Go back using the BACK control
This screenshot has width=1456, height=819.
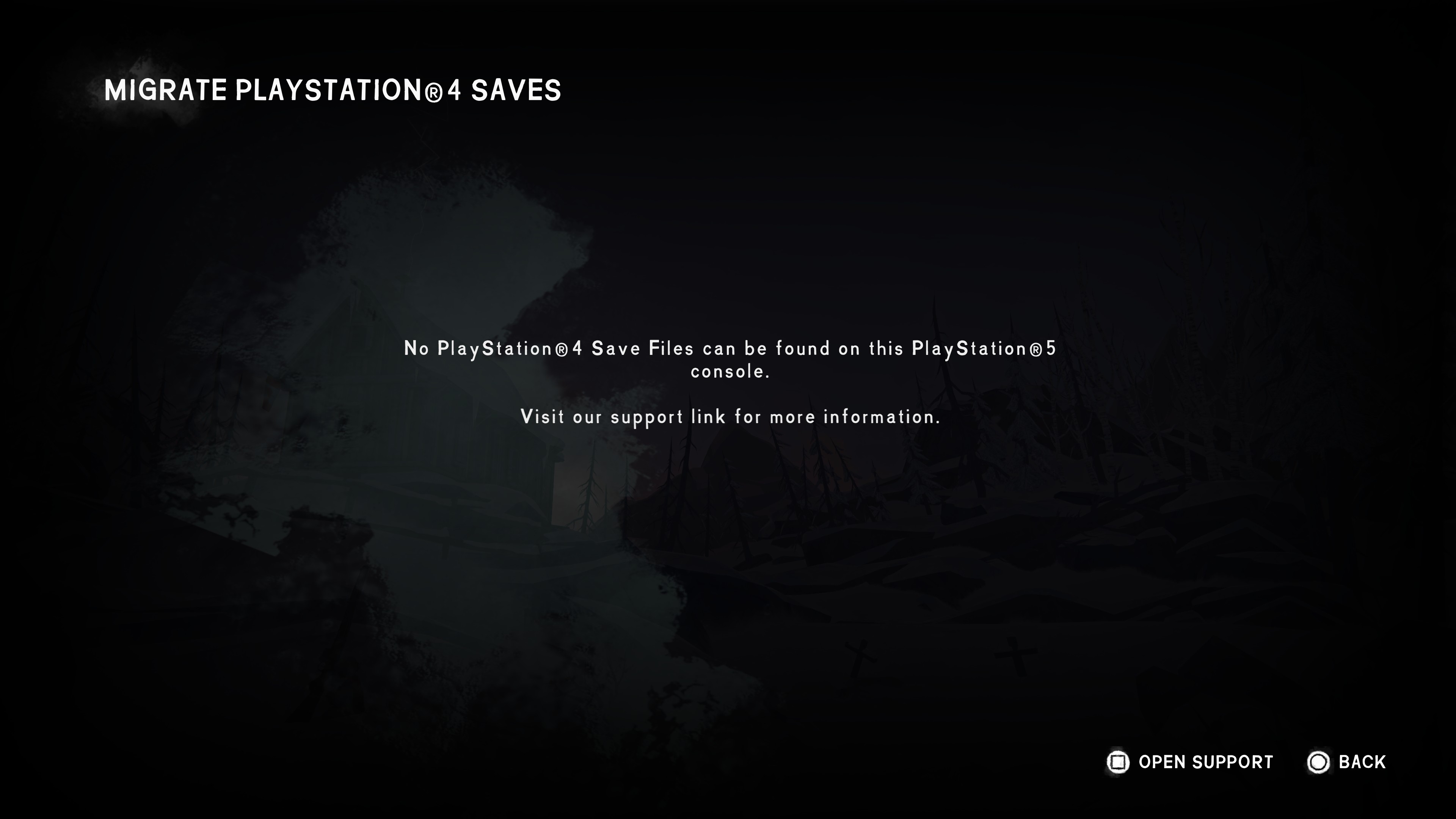pyautogui.click(x=1362, y=762)
